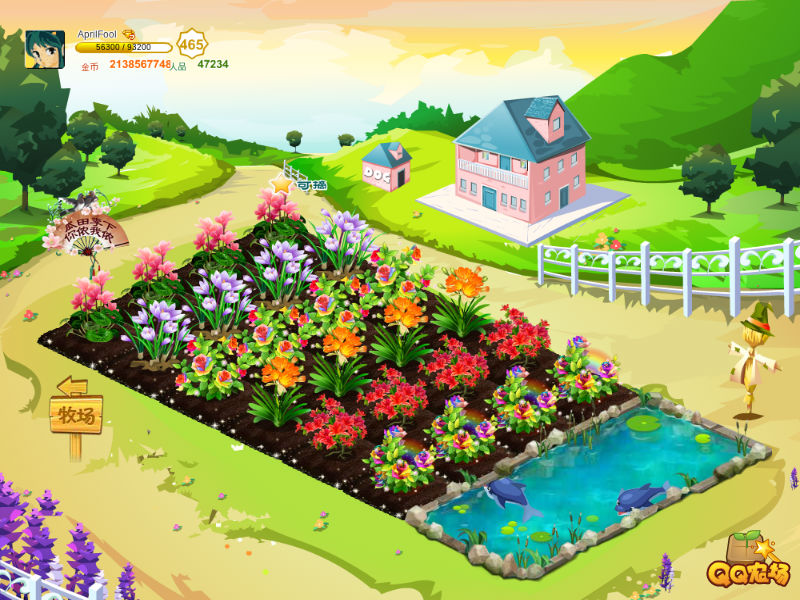
Task: Click the level 465 hexagon badge
Action: point(192,45)
